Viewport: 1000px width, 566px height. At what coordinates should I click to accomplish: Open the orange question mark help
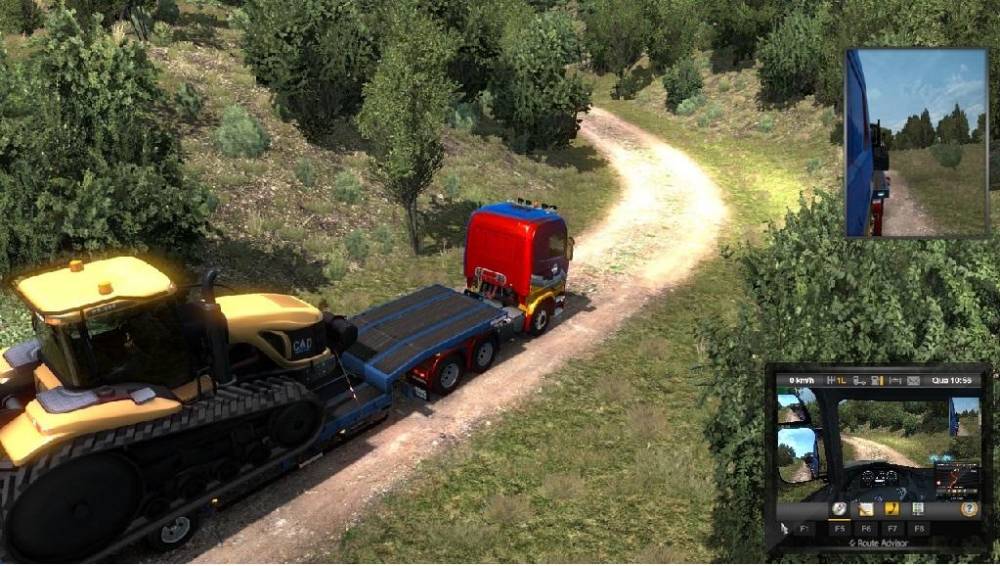tap(968, 508)
